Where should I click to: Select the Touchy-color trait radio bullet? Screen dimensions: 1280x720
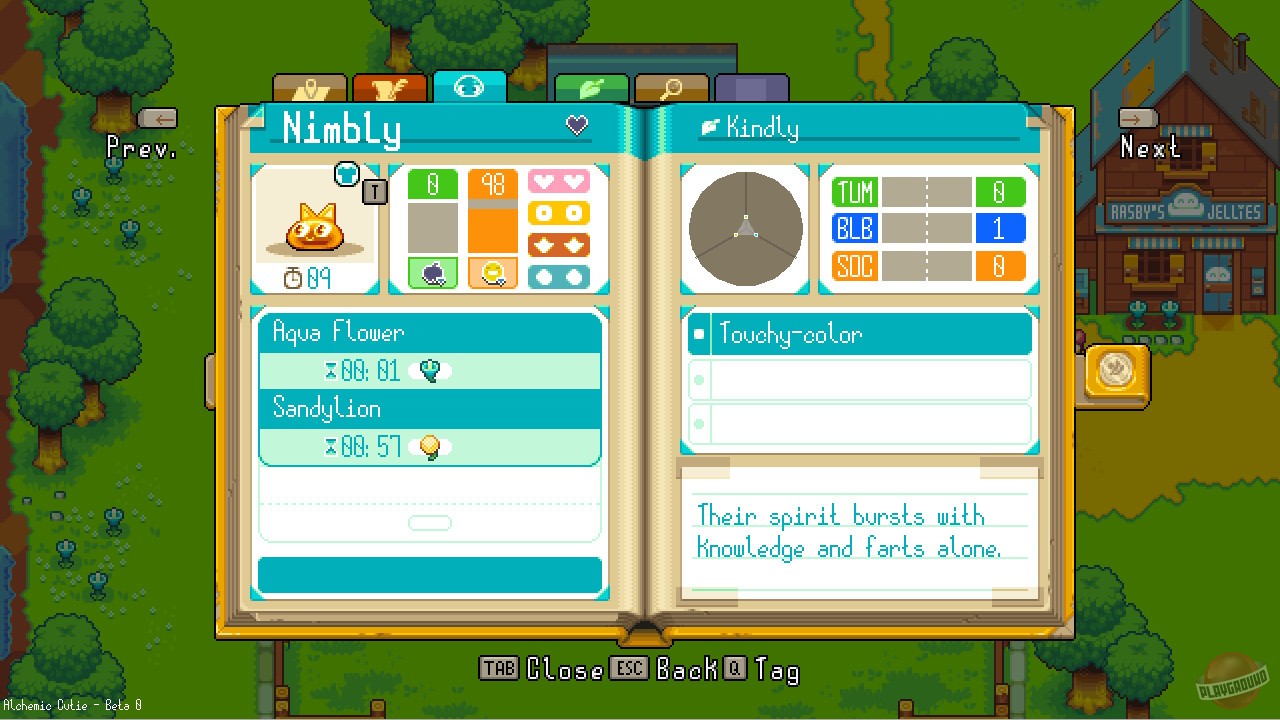697,334
